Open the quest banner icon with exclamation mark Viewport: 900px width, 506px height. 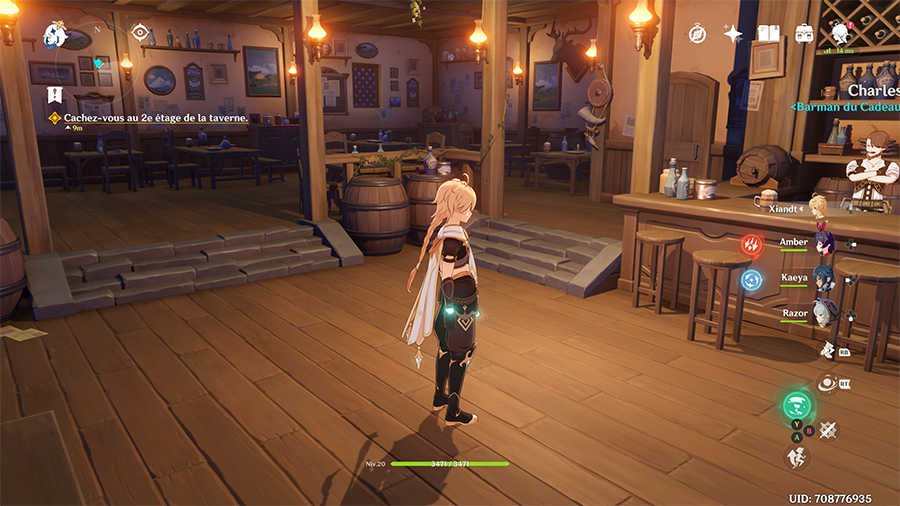pos(55,95)
